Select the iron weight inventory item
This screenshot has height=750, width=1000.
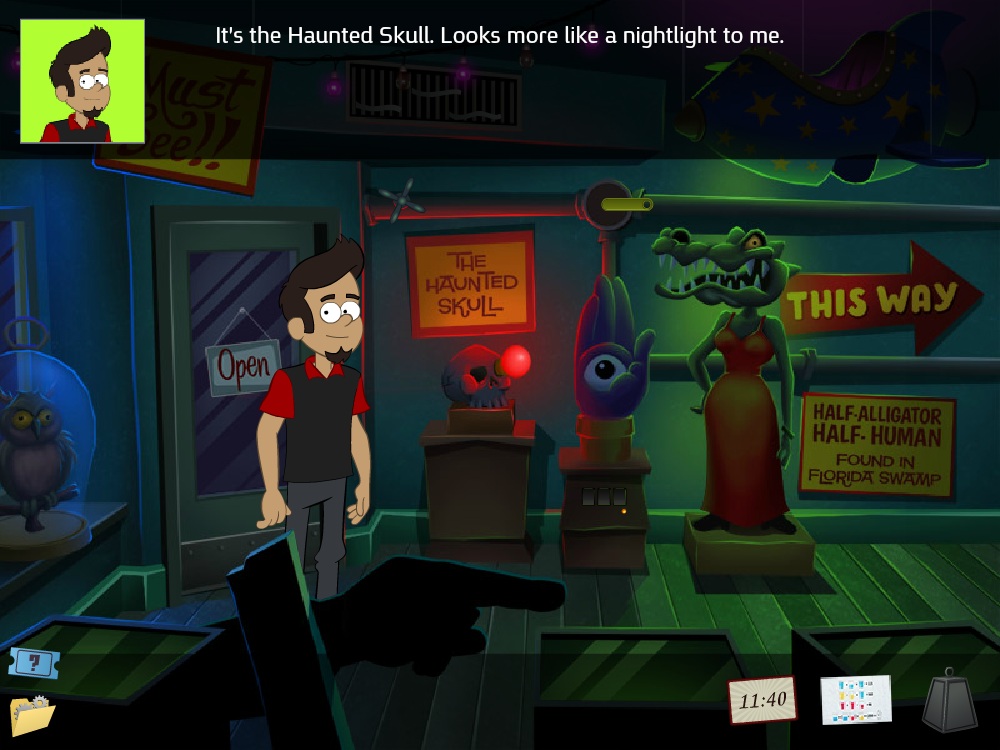click(x=949, y=702)
